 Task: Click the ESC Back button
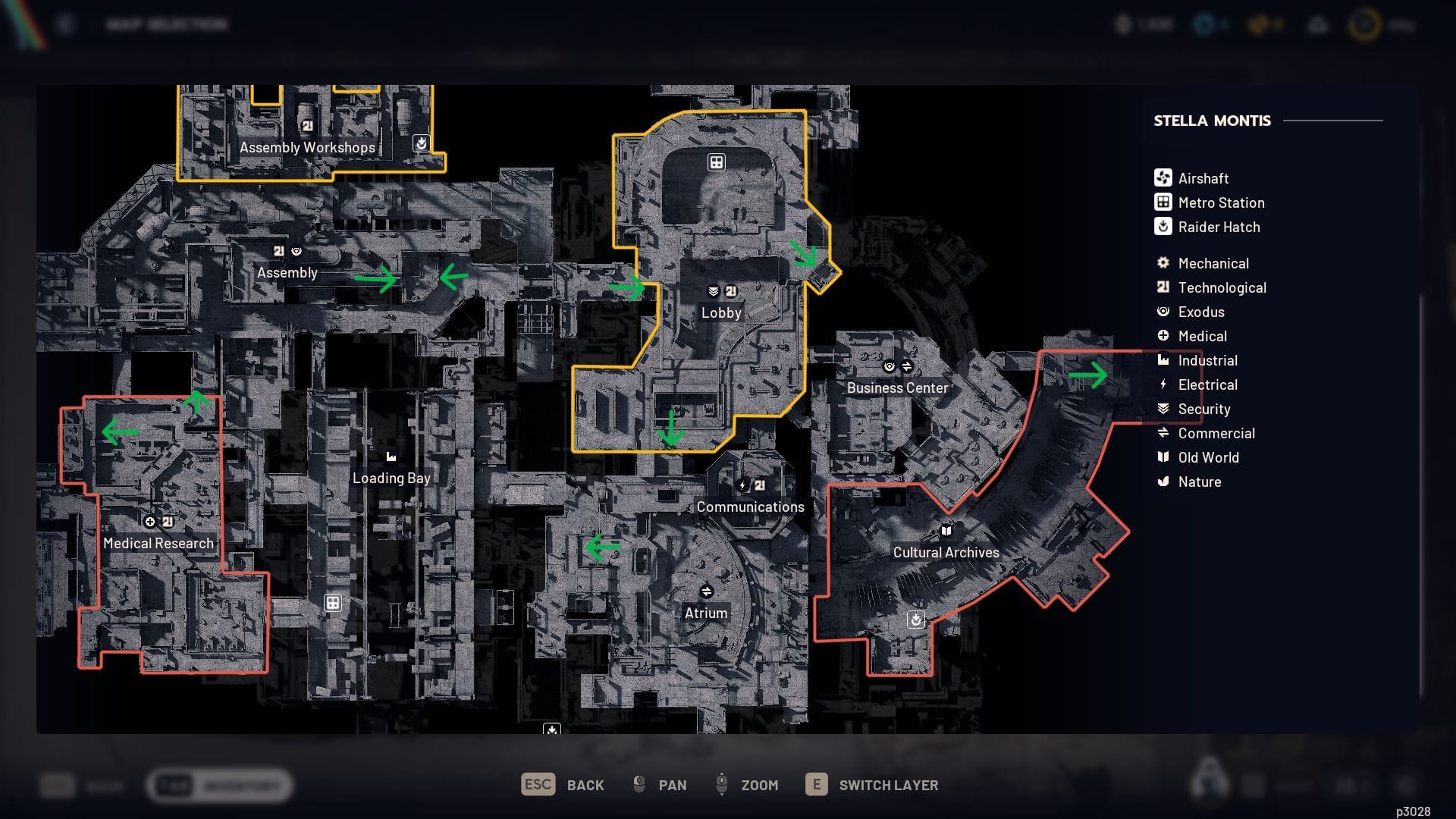pos(561,785)
